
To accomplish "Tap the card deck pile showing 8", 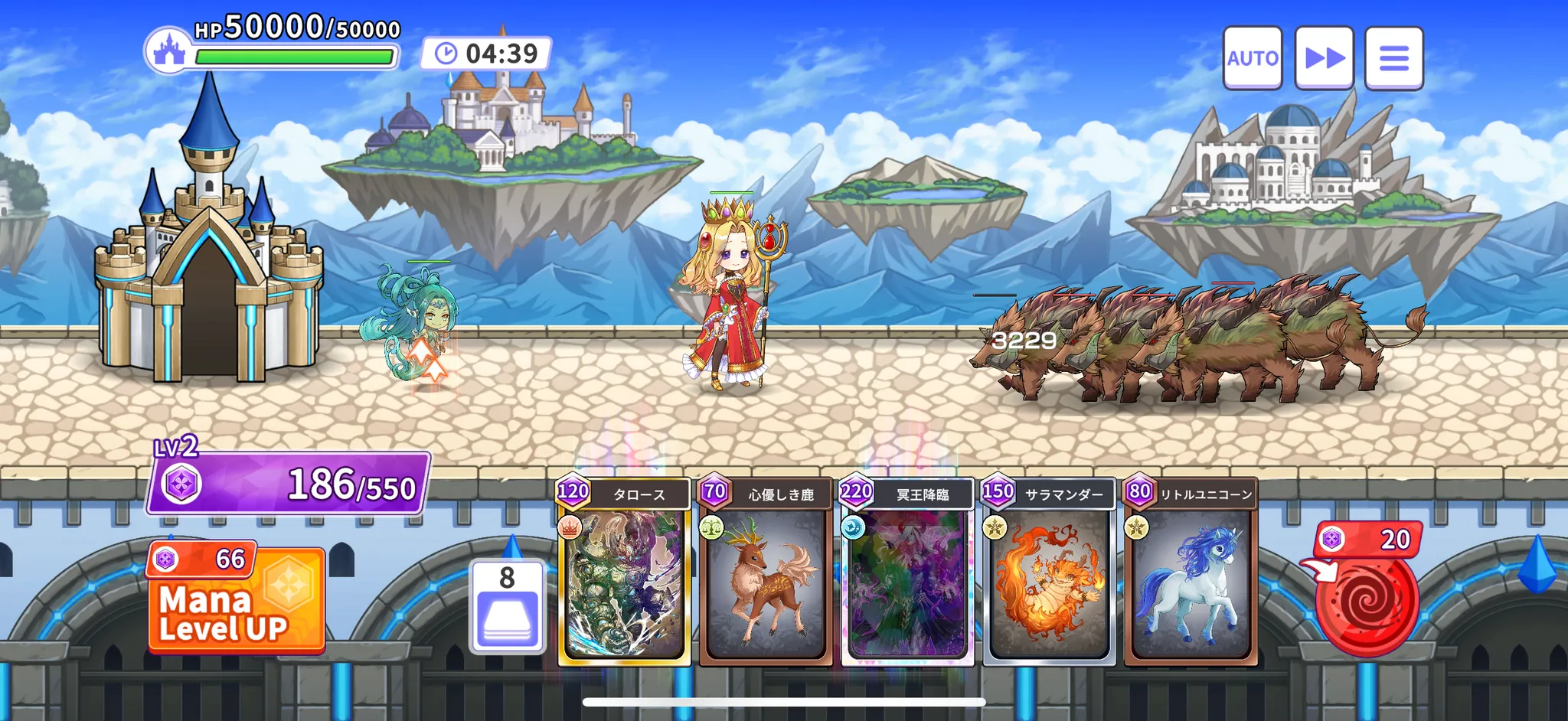I will pyautogui.click(x=508, y=607).
